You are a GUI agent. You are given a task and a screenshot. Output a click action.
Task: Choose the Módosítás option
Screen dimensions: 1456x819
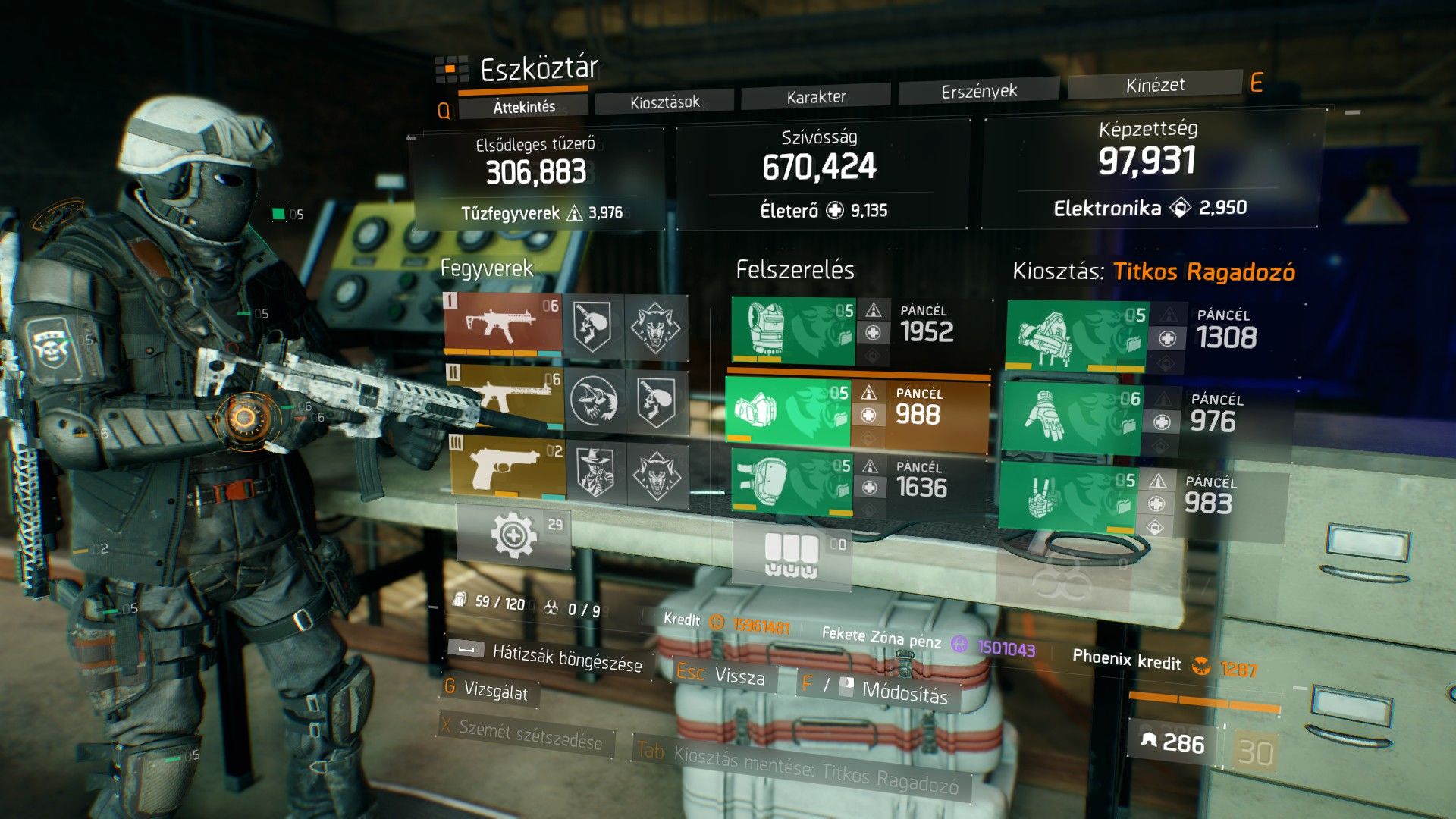[904, 692]
